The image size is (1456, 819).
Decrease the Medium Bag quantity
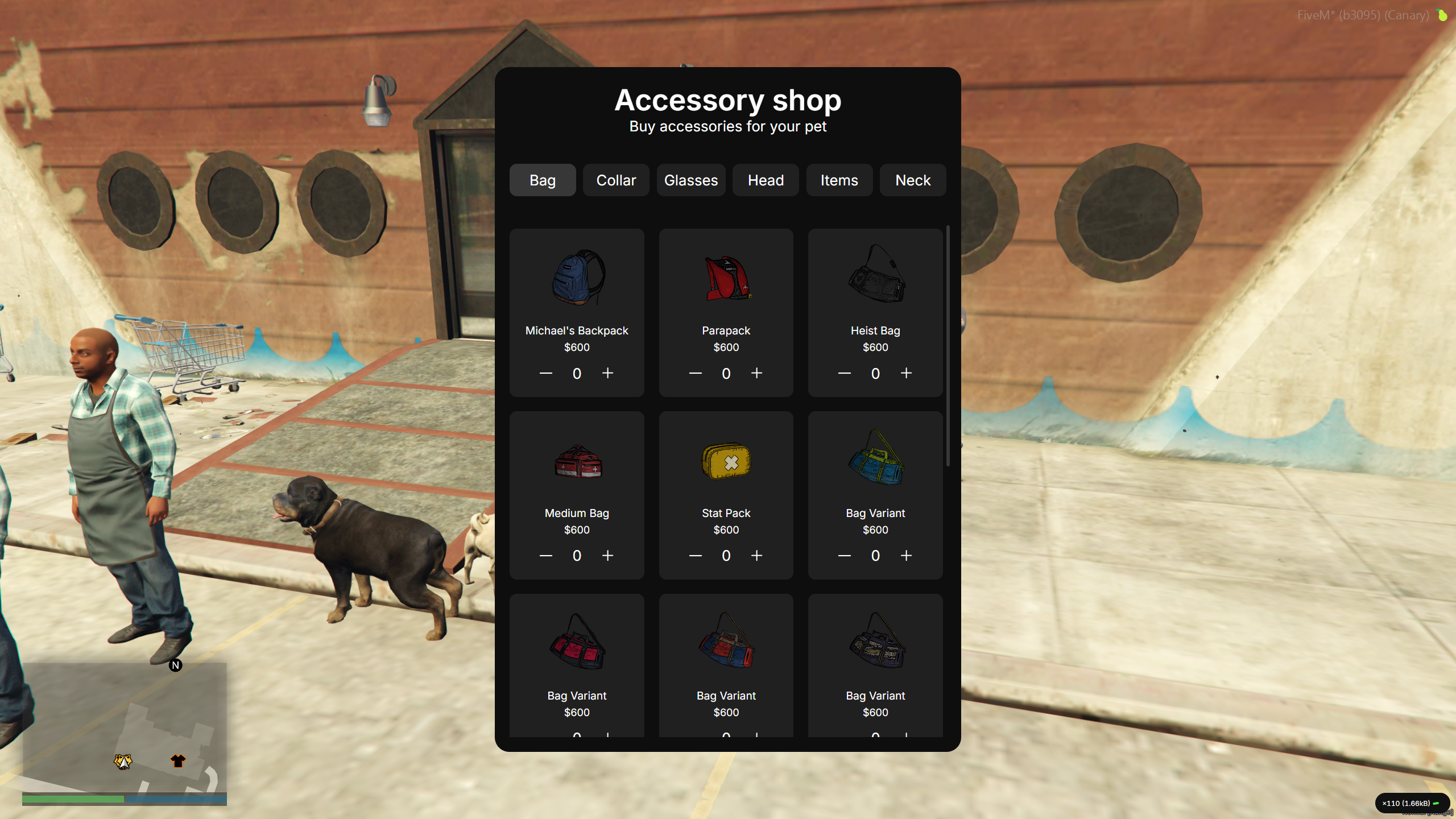coord(545,556)
